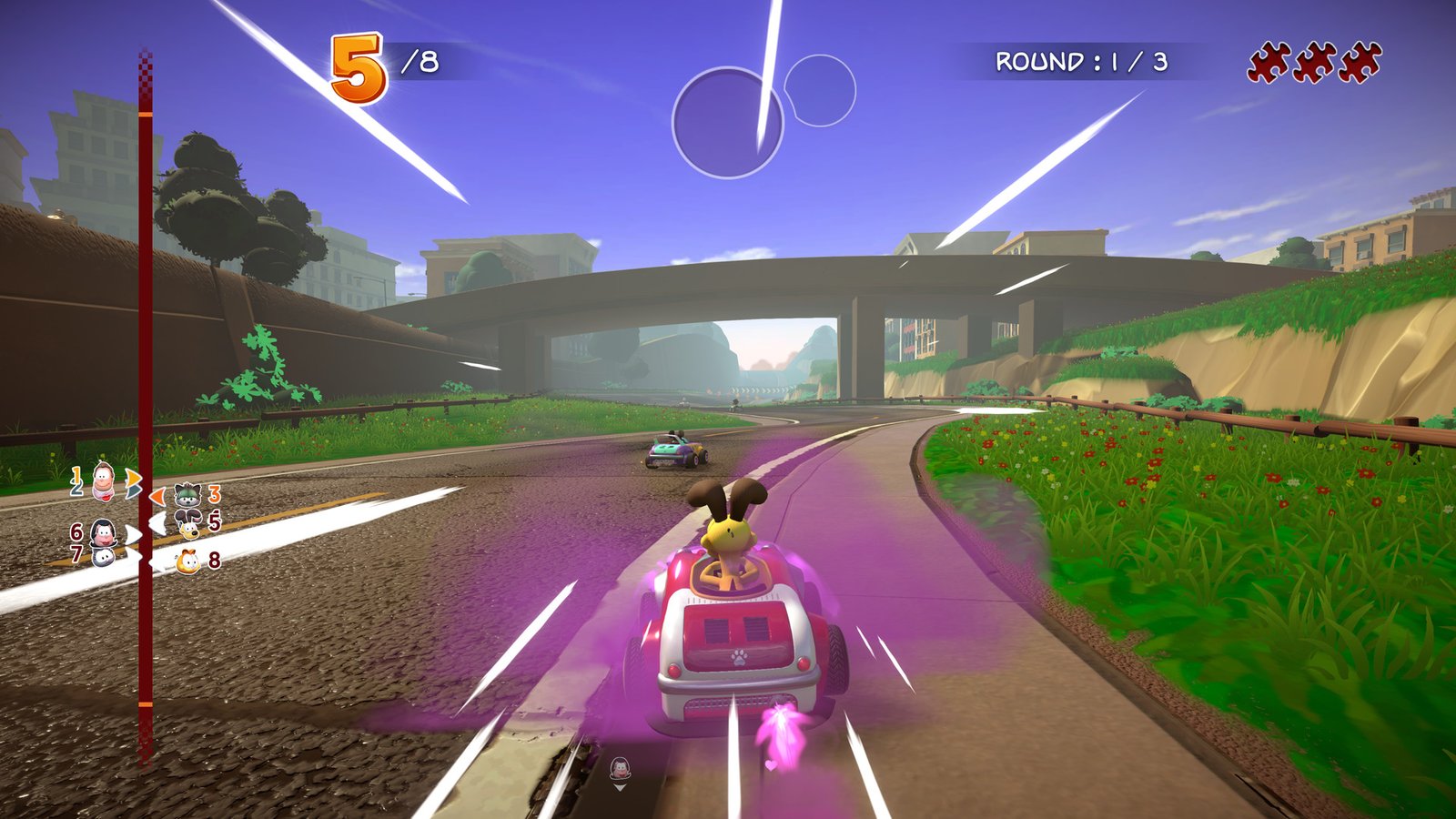Click the white chevron beside Odie's icon
Viewport: 1456px width, 819px height.
click(157, 521)
